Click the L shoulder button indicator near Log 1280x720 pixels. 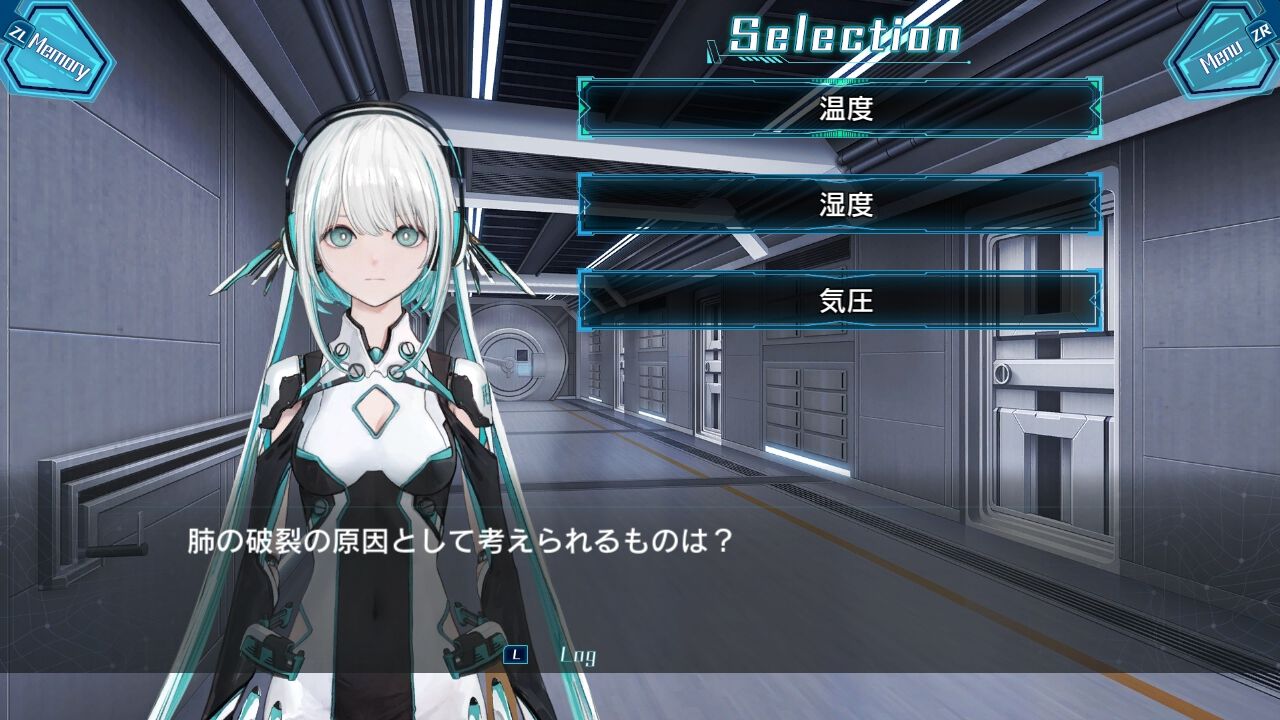[516, 655]
